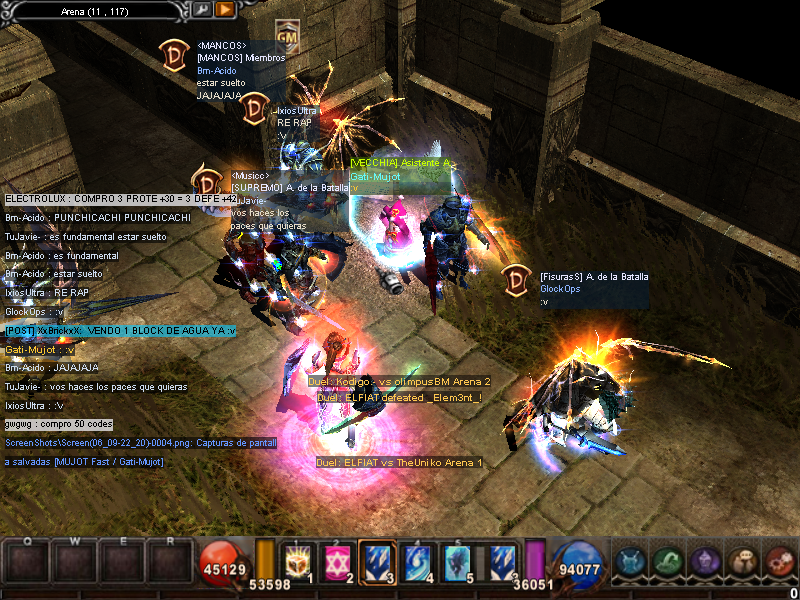Image resolution: width=800 pixels, height=600 pixels.
Task: Open the green curved-arrow menu icon
Action: [x=668, y=562]
